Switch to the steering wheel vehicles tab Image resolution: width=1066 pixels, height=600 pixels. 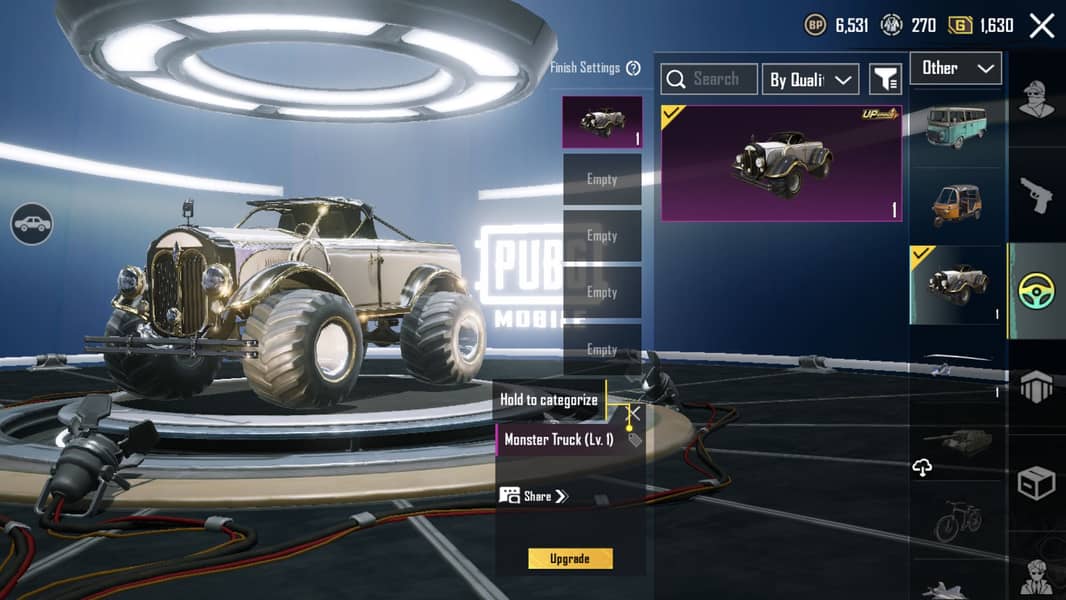pyautogui.click(x=1037, y=291)
